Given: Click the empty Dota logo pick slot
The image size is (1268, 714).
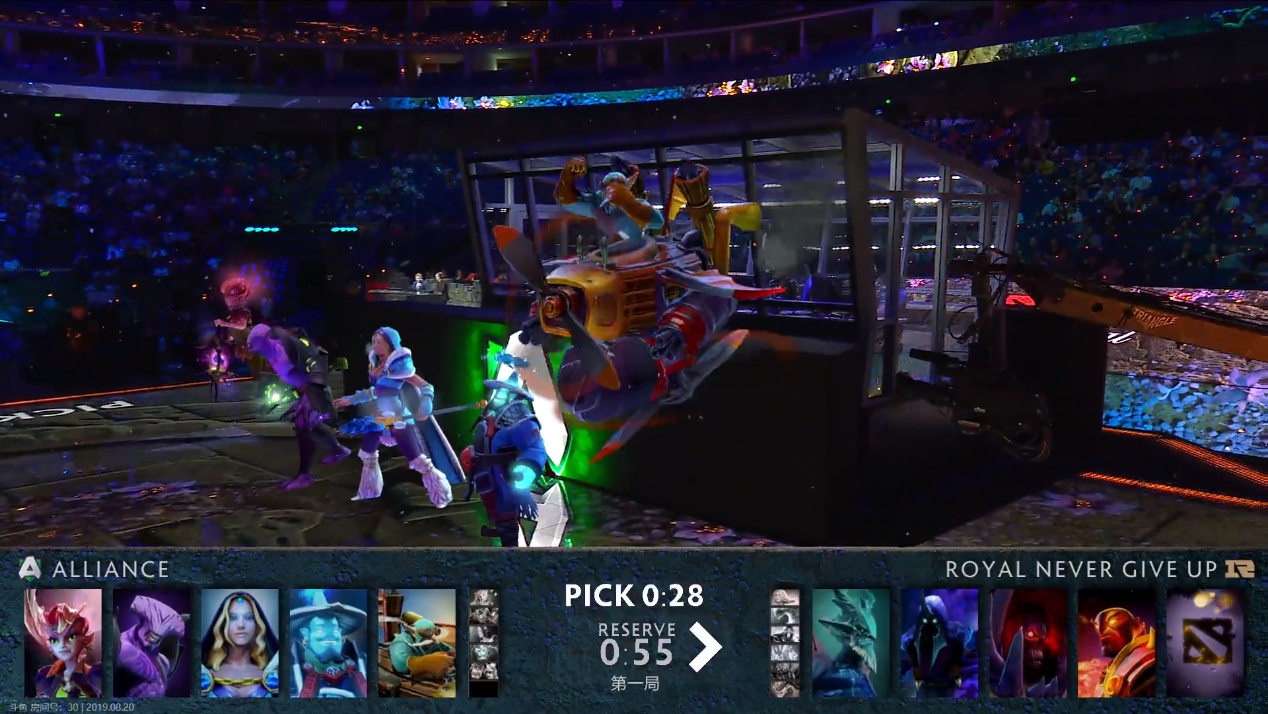Looking at the screenshot, I should 1205,643.
